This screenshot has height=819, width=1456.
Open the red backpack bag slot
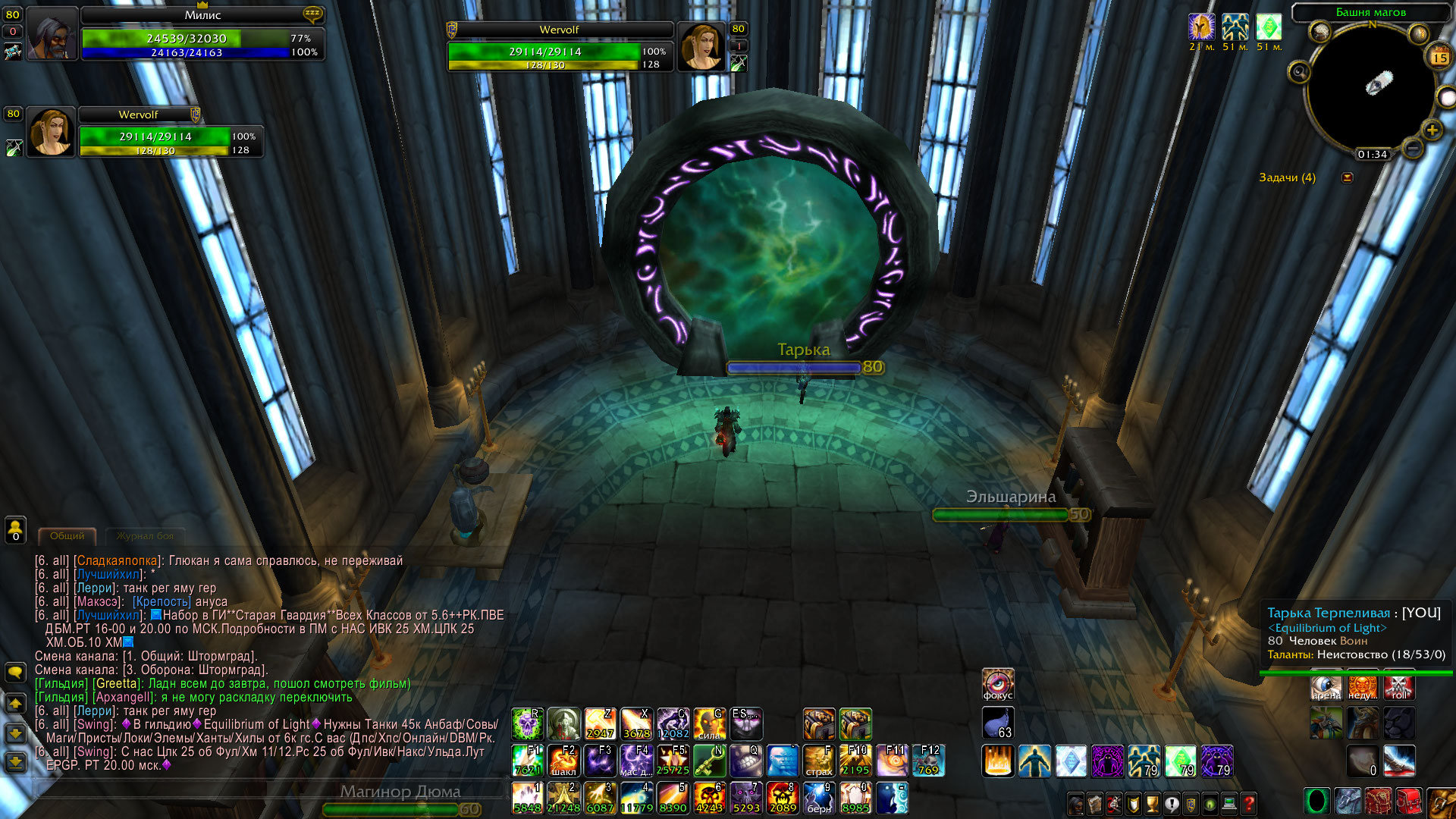(1408, 802)
